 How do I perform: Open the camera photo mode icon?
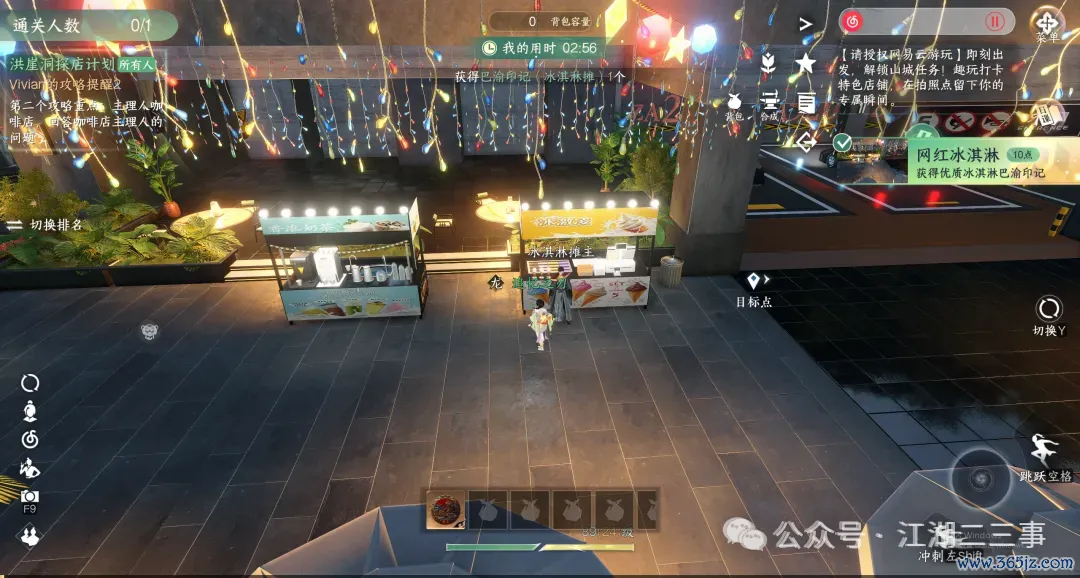(30, 496)
